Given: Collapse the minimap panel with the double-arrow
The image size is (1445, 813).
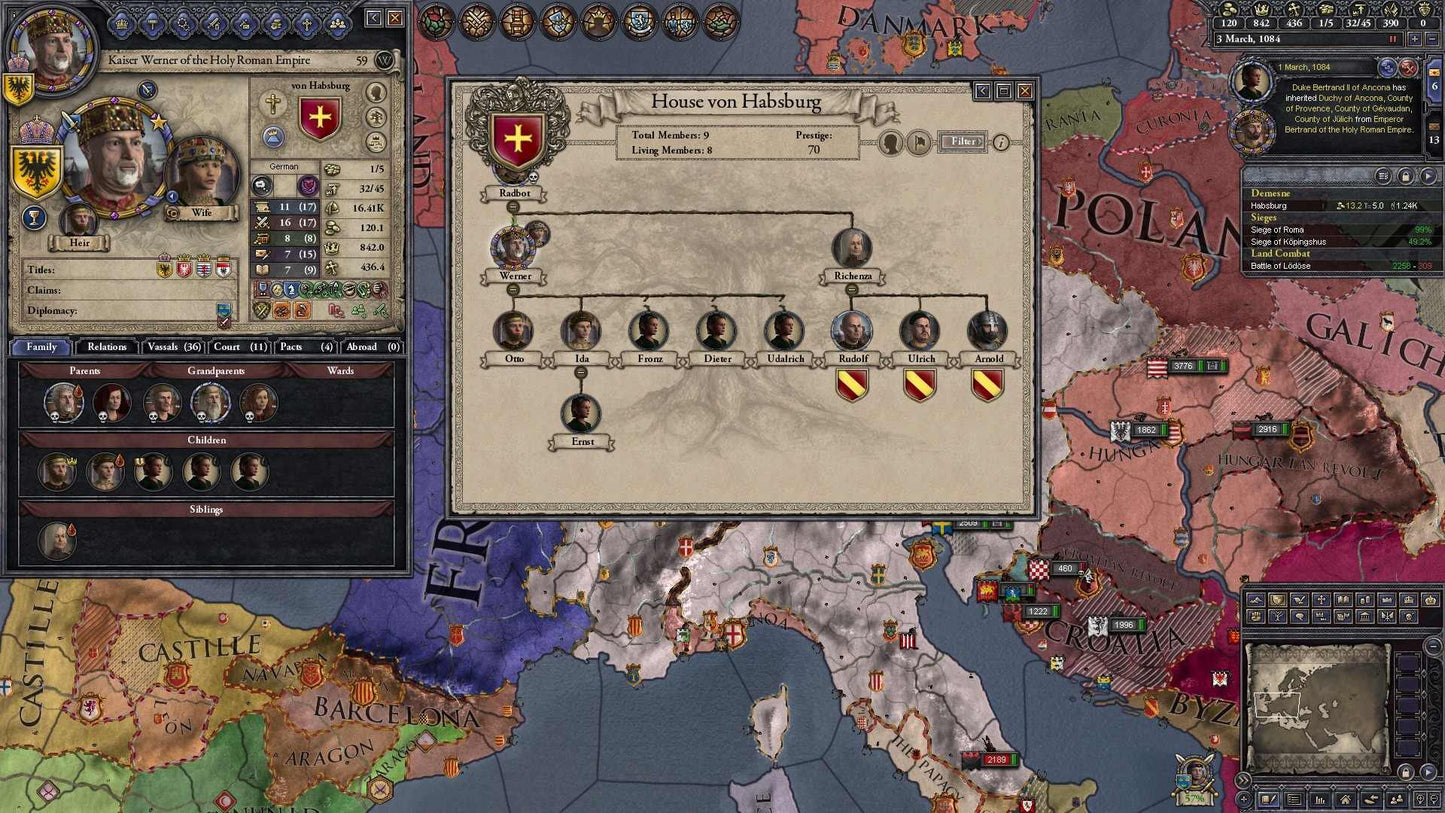Looking at the screenshot, I should click(1242, 780).
